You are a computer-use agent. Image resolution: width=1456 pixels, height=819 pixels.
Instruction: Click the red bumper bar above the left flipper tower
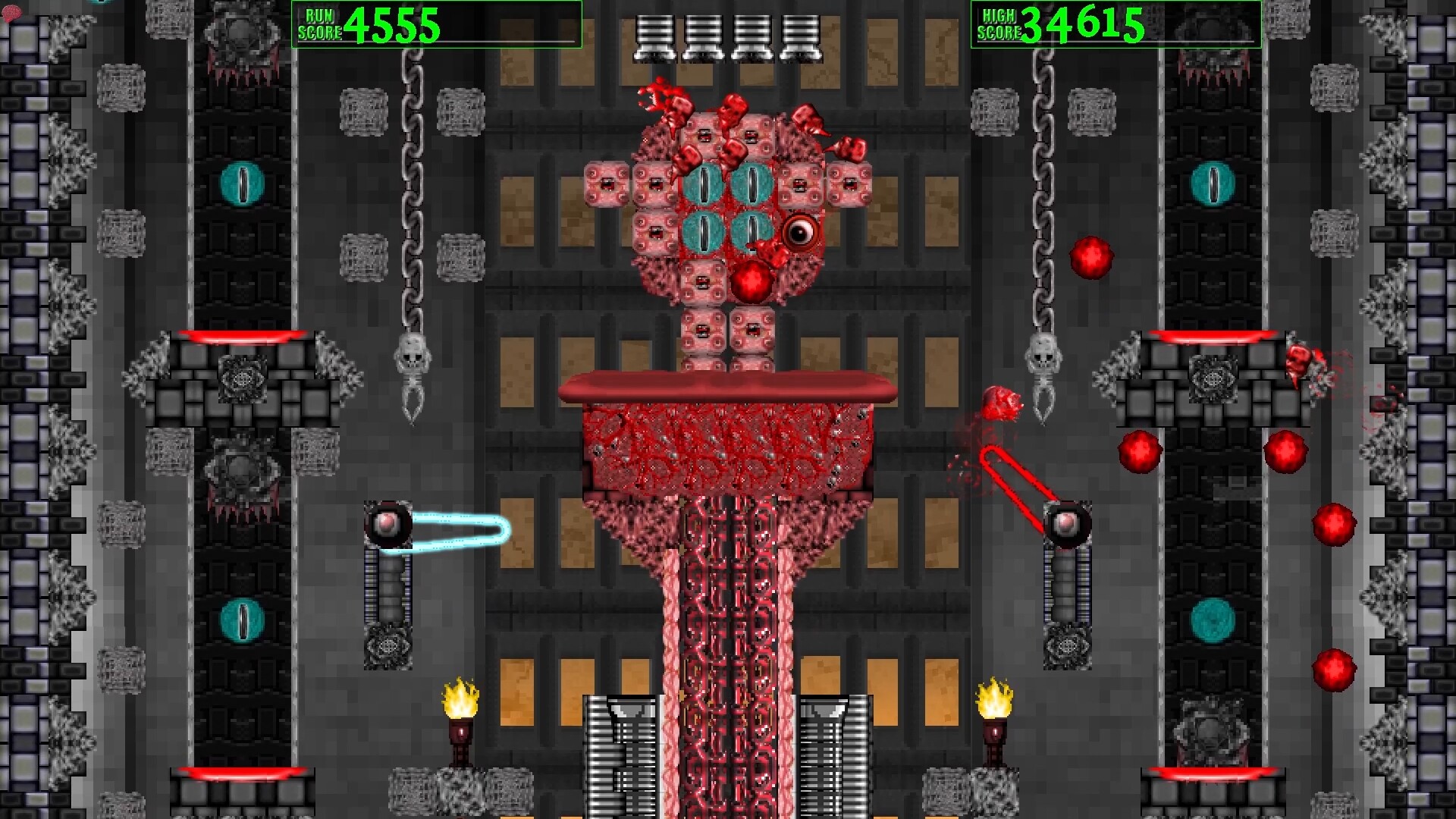coord(243,337)
